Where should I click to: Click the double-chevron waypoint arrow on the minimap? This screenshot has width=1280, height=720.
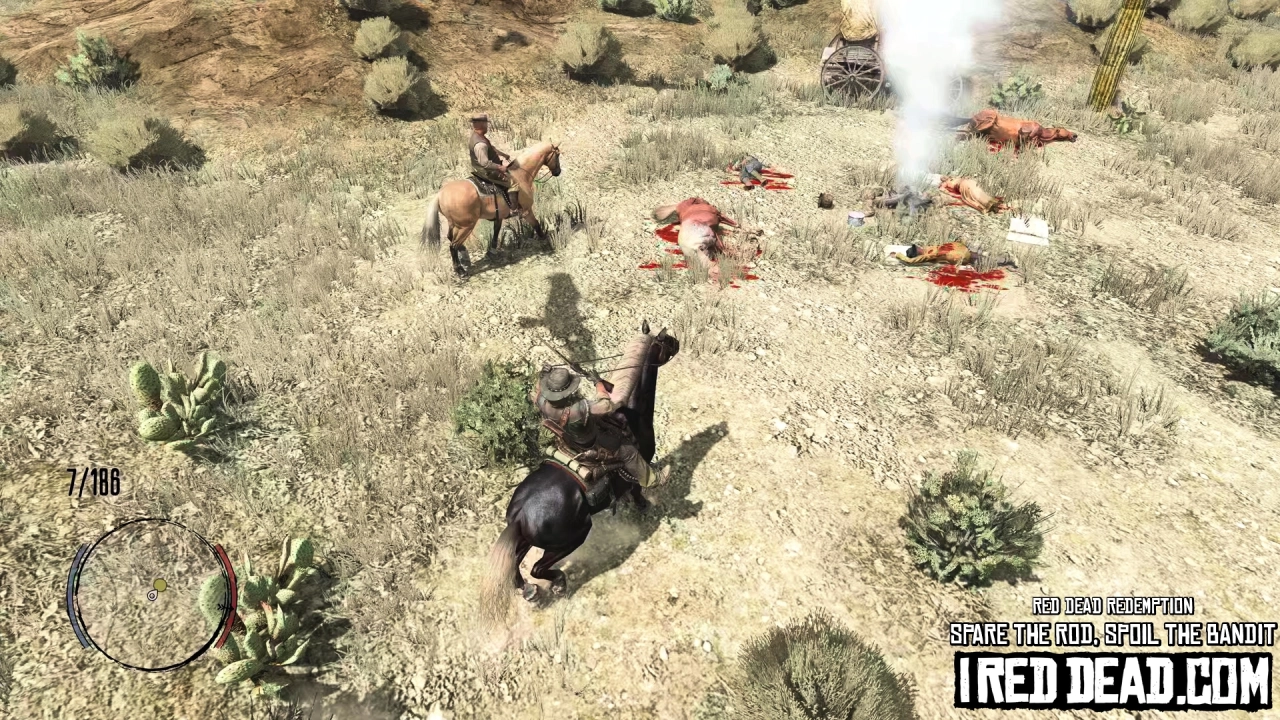click(x=225, y=608)
